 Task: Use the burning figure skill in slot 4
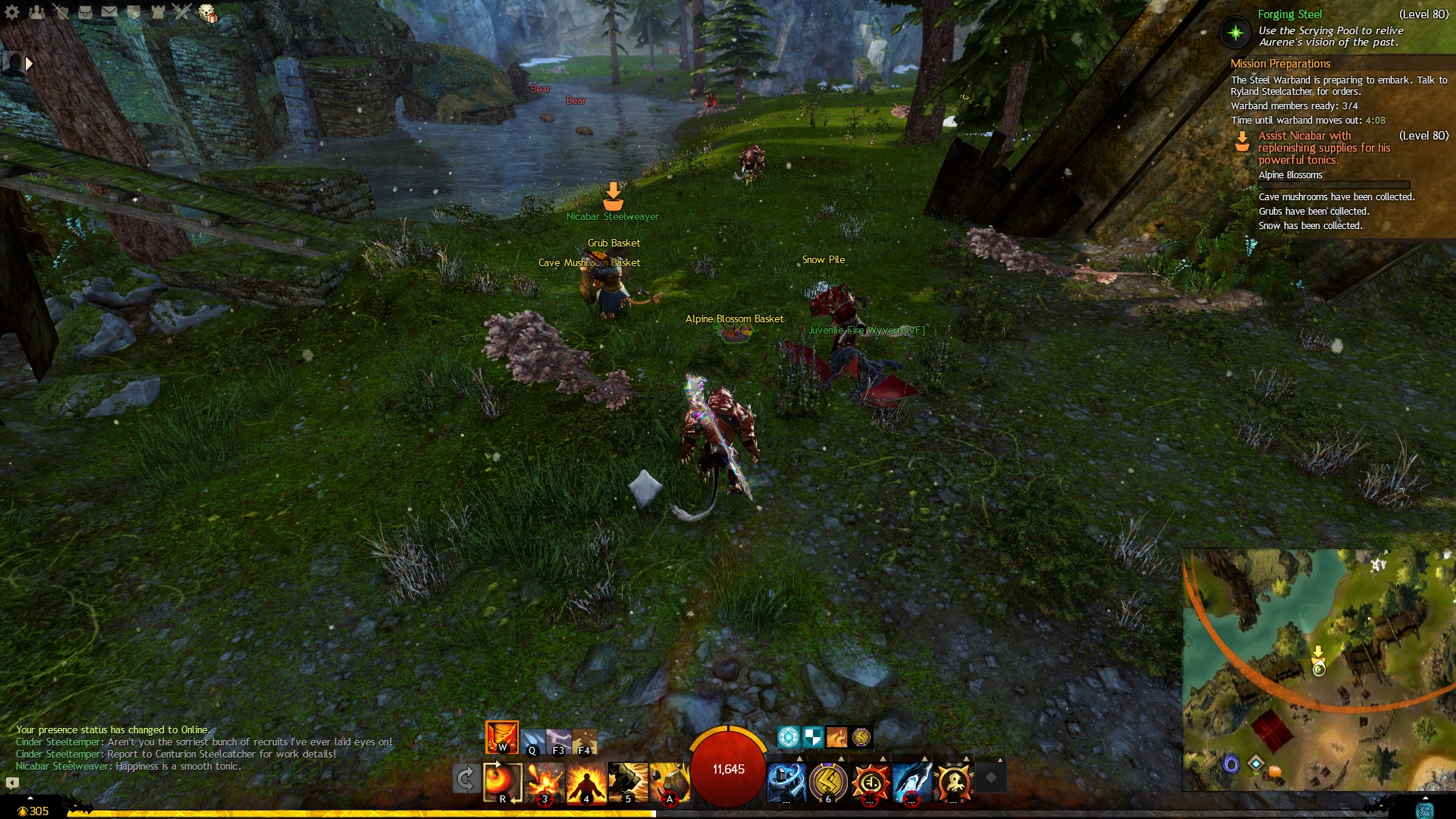(x=586, y=781)
